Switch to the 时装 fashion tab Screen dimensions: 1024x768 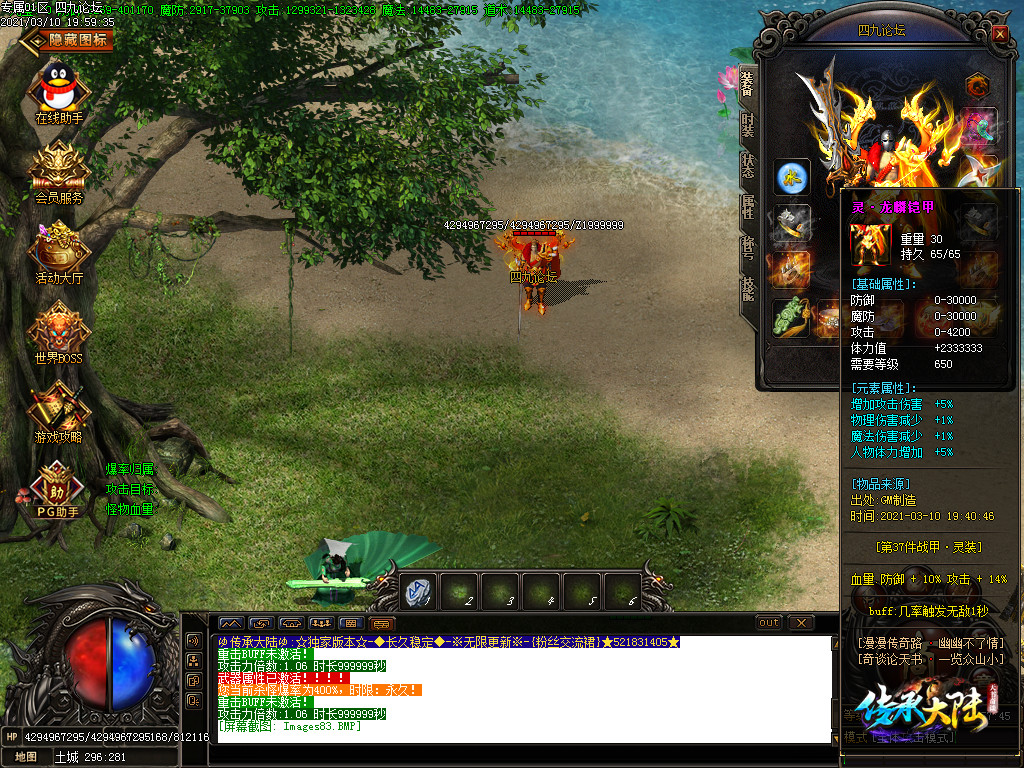point(747,124)
